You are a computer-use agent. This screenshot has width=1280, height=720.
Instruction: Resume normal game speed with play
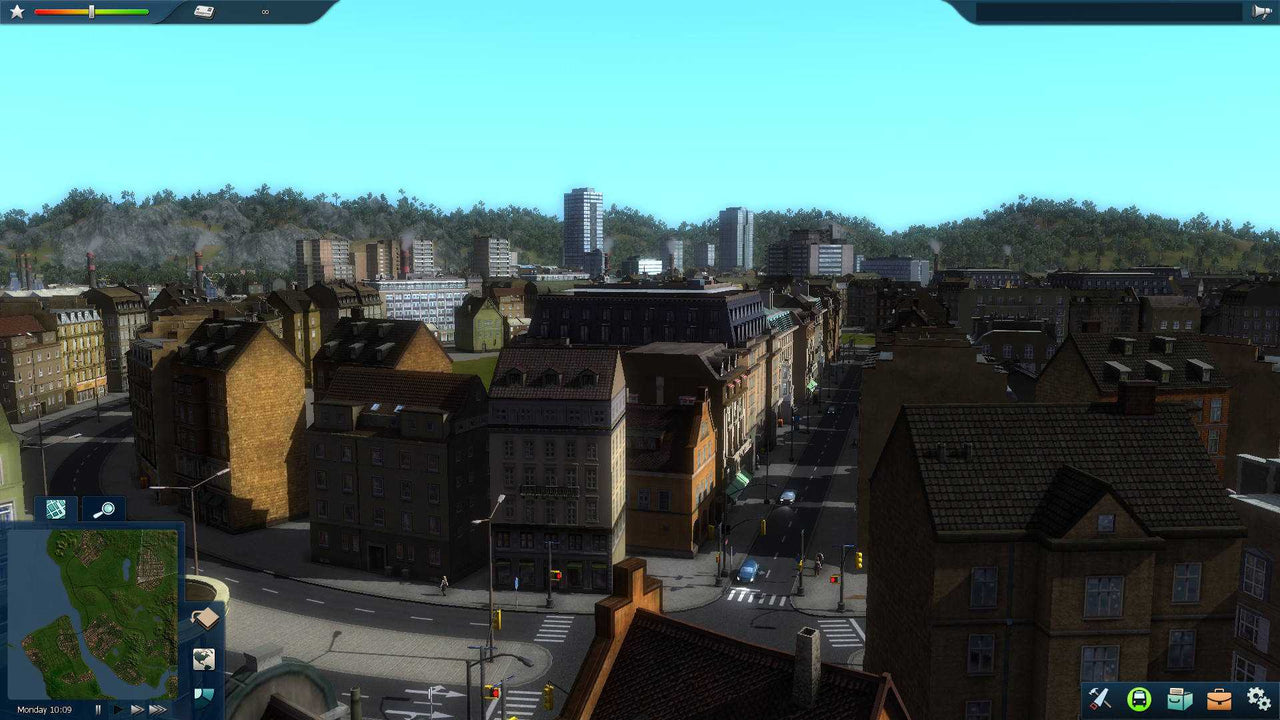click(x=117, y=710)
